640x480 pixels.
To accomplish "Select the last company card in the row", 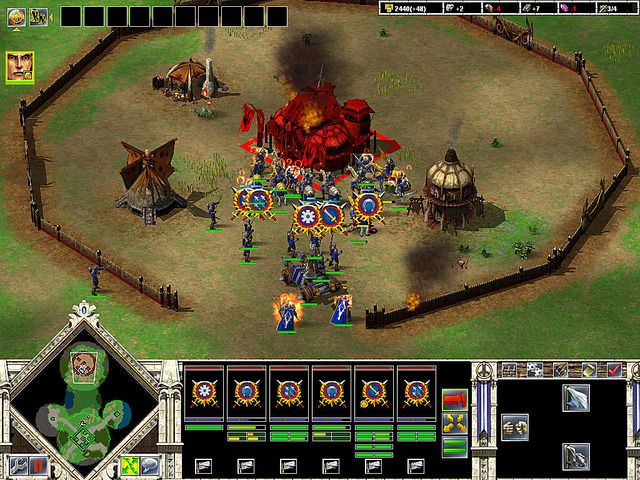I will click(x=415, y=391).
